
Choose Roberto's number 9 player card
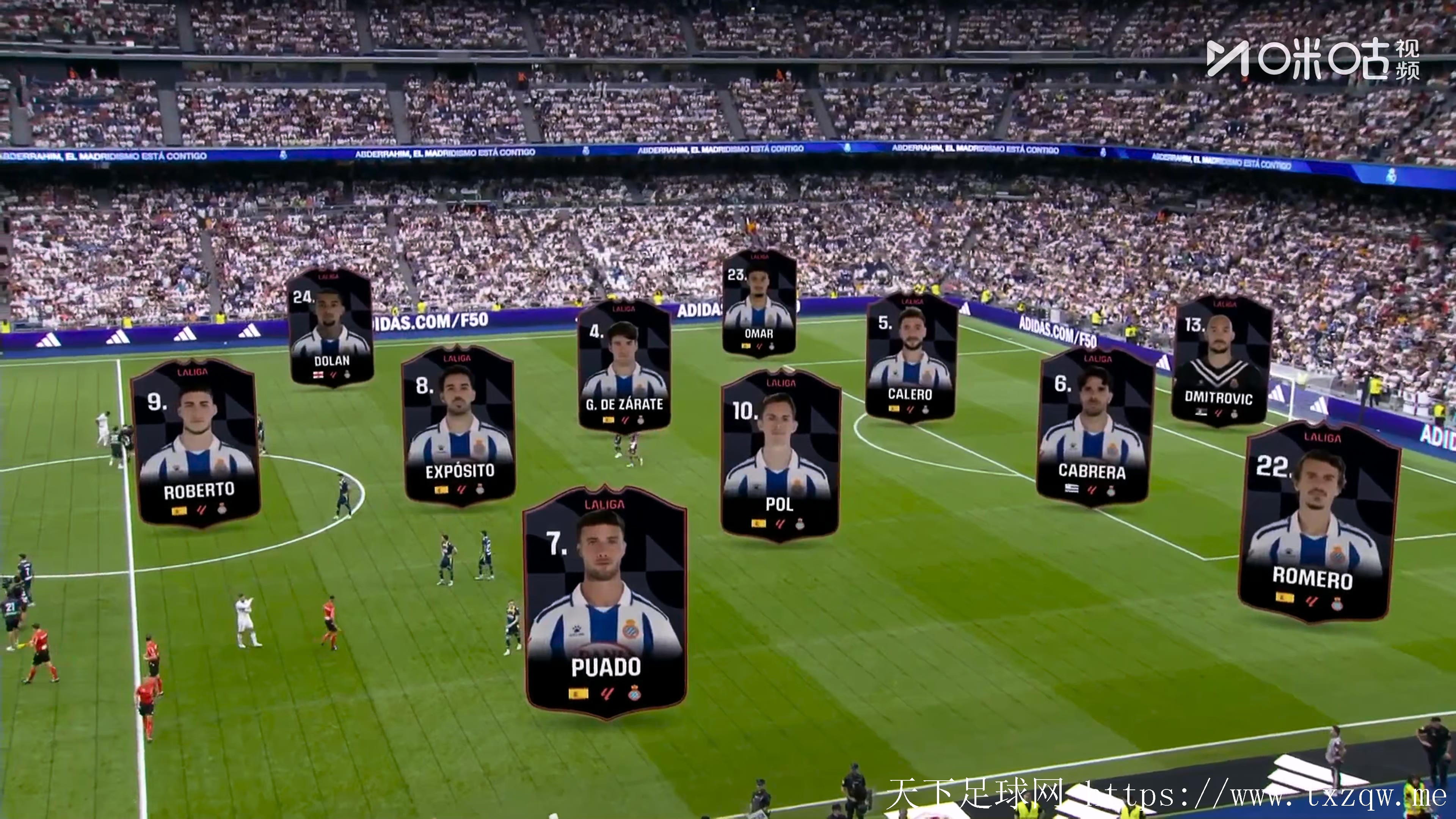pos(197,443)
